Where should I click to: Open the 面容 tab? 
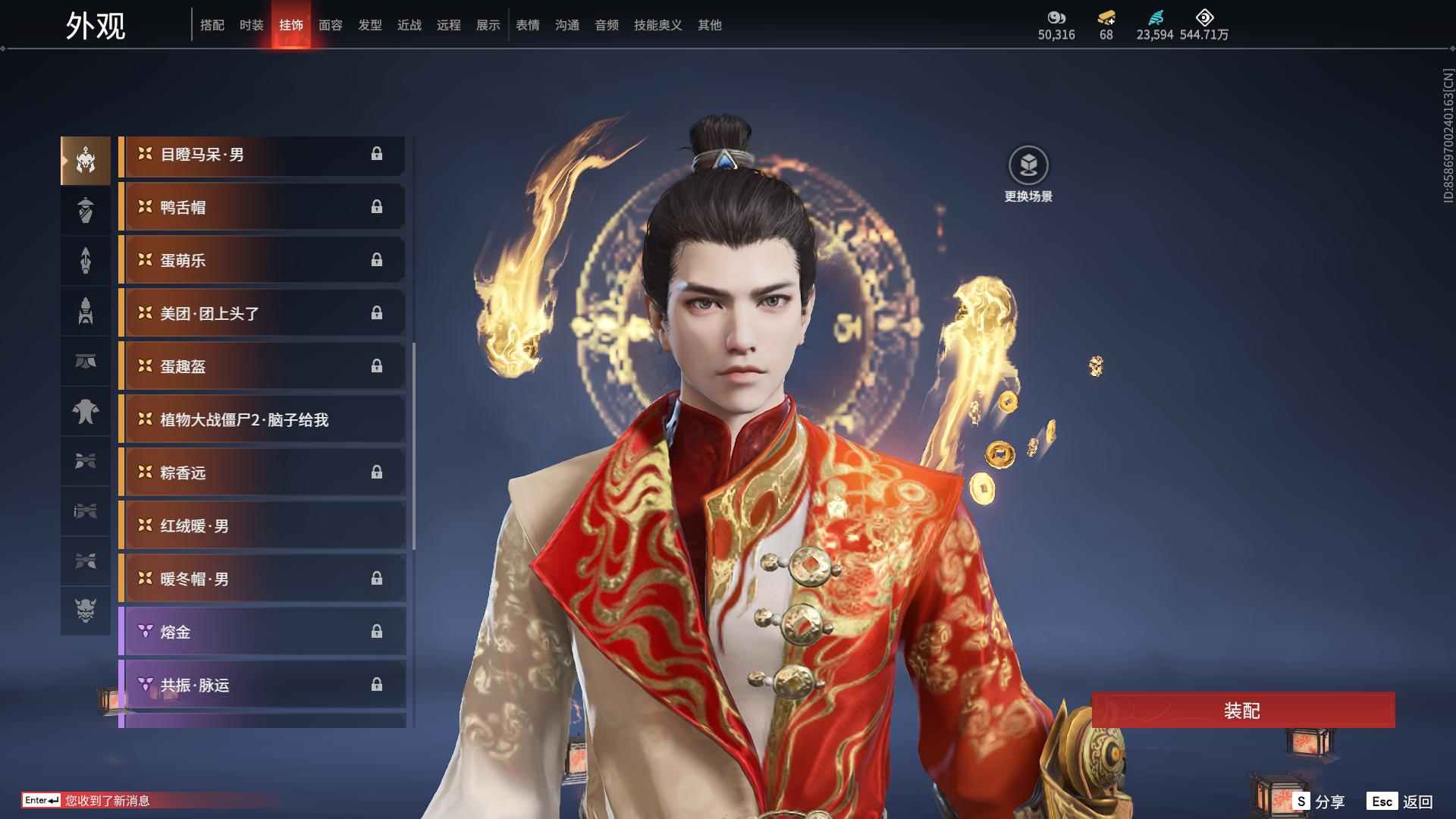[330, 24]
